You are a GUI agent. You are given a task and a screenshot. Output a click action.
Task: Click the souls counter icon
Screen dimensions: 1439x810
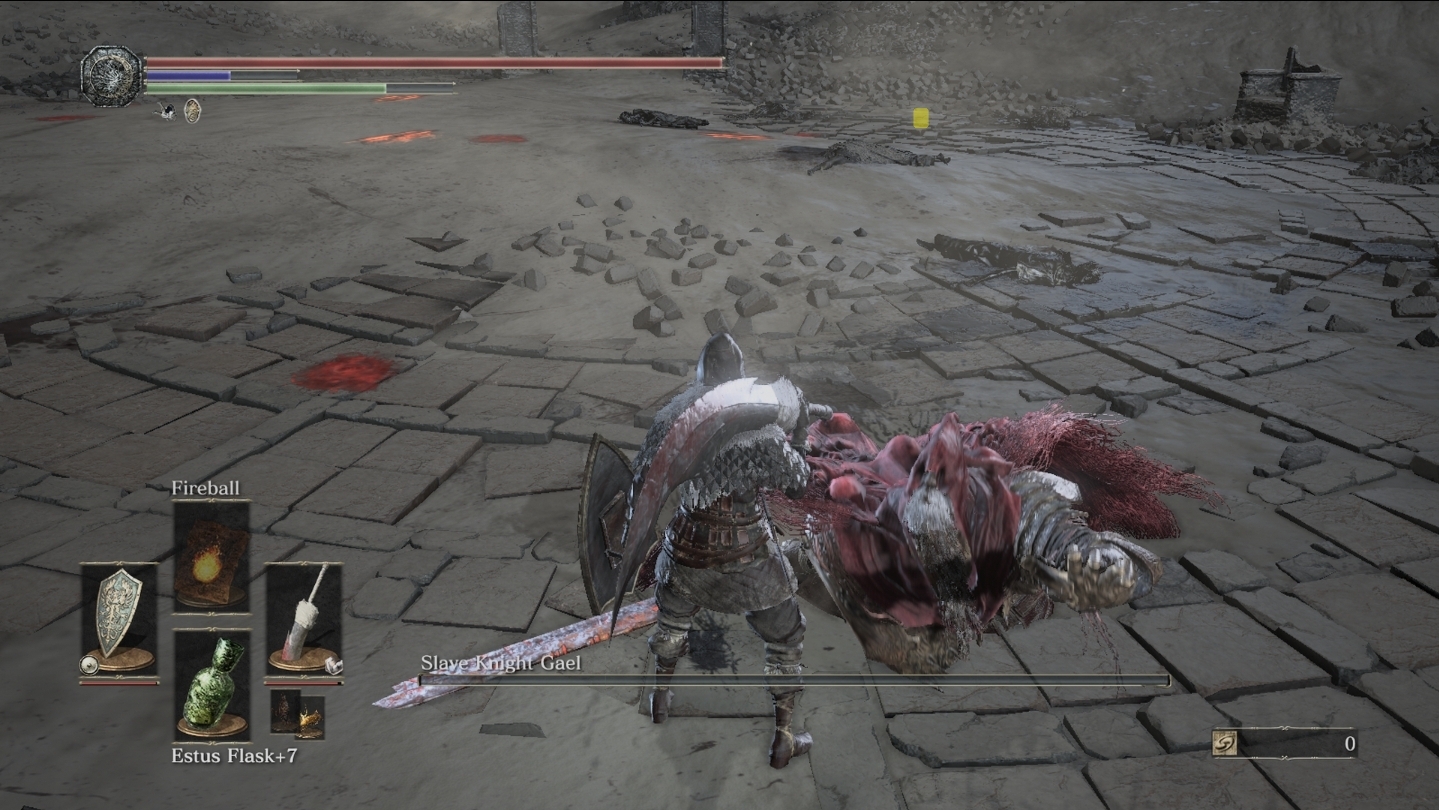1225,743
